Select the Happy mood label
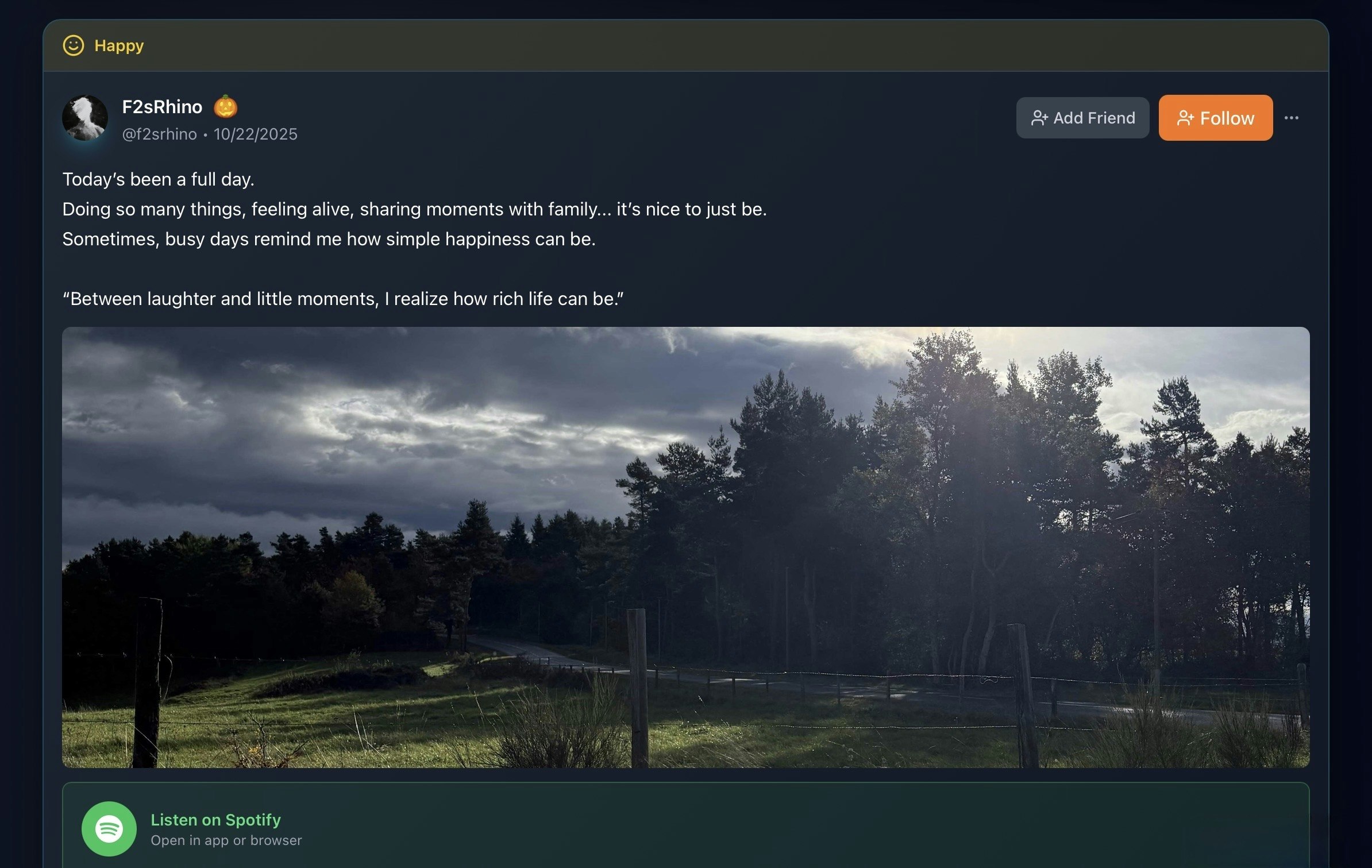Viewport: 1372px width, 868px height. 118,45
